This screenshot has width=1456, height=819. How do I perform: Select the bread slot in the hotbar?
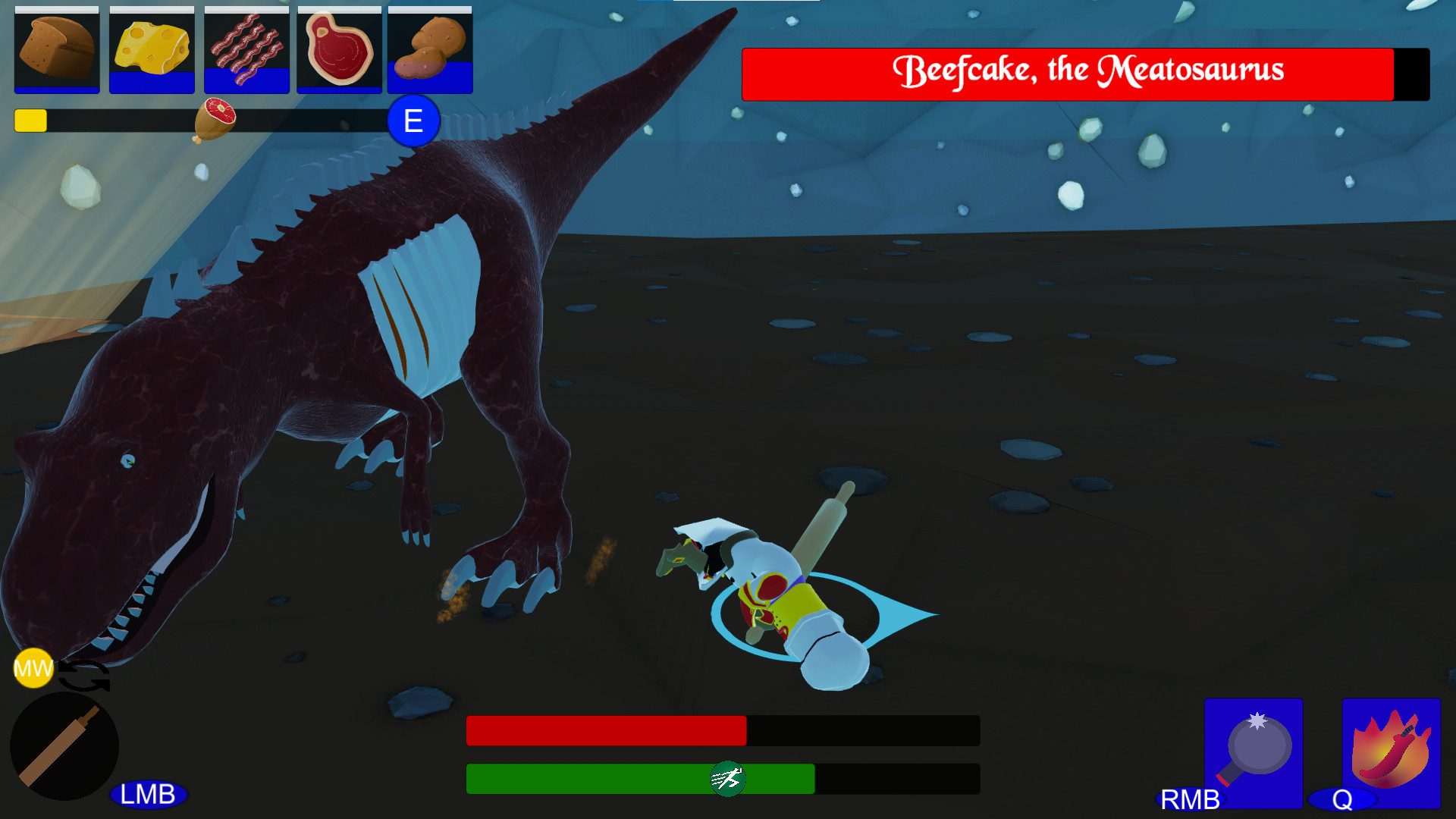(56, 49)
